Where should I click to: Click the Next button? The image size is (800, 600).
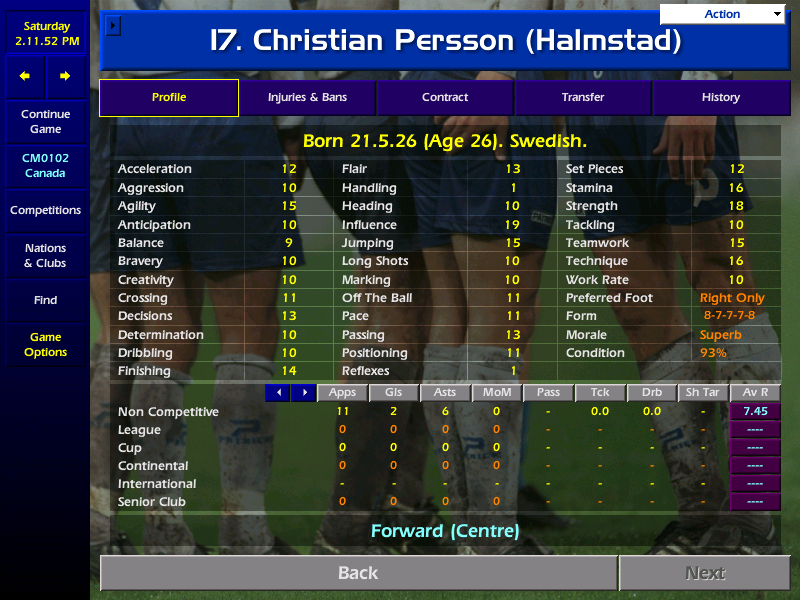pos(704,573)
